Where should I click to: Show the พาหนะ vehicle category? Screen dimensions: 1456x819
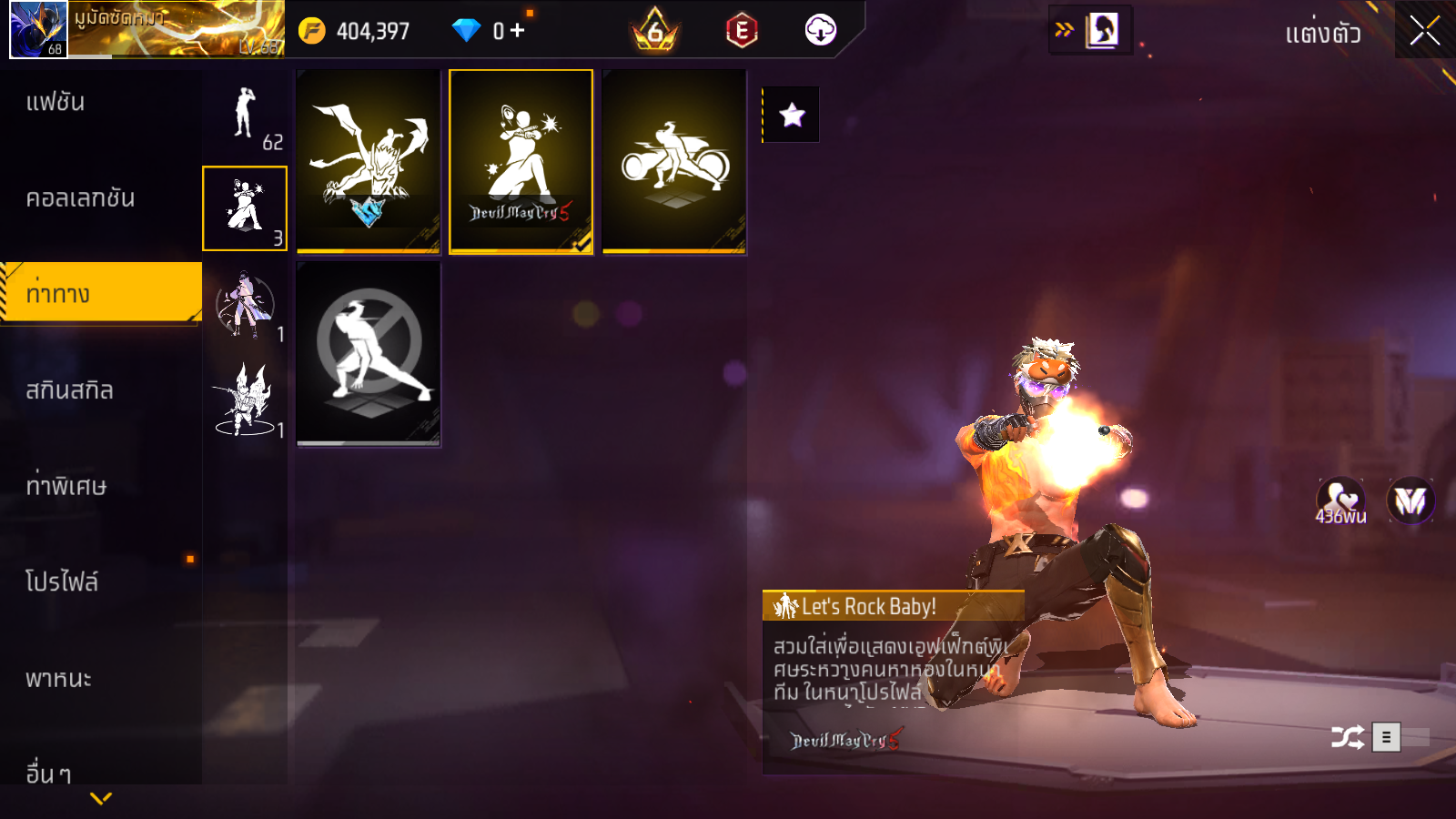tap(58, 679)
